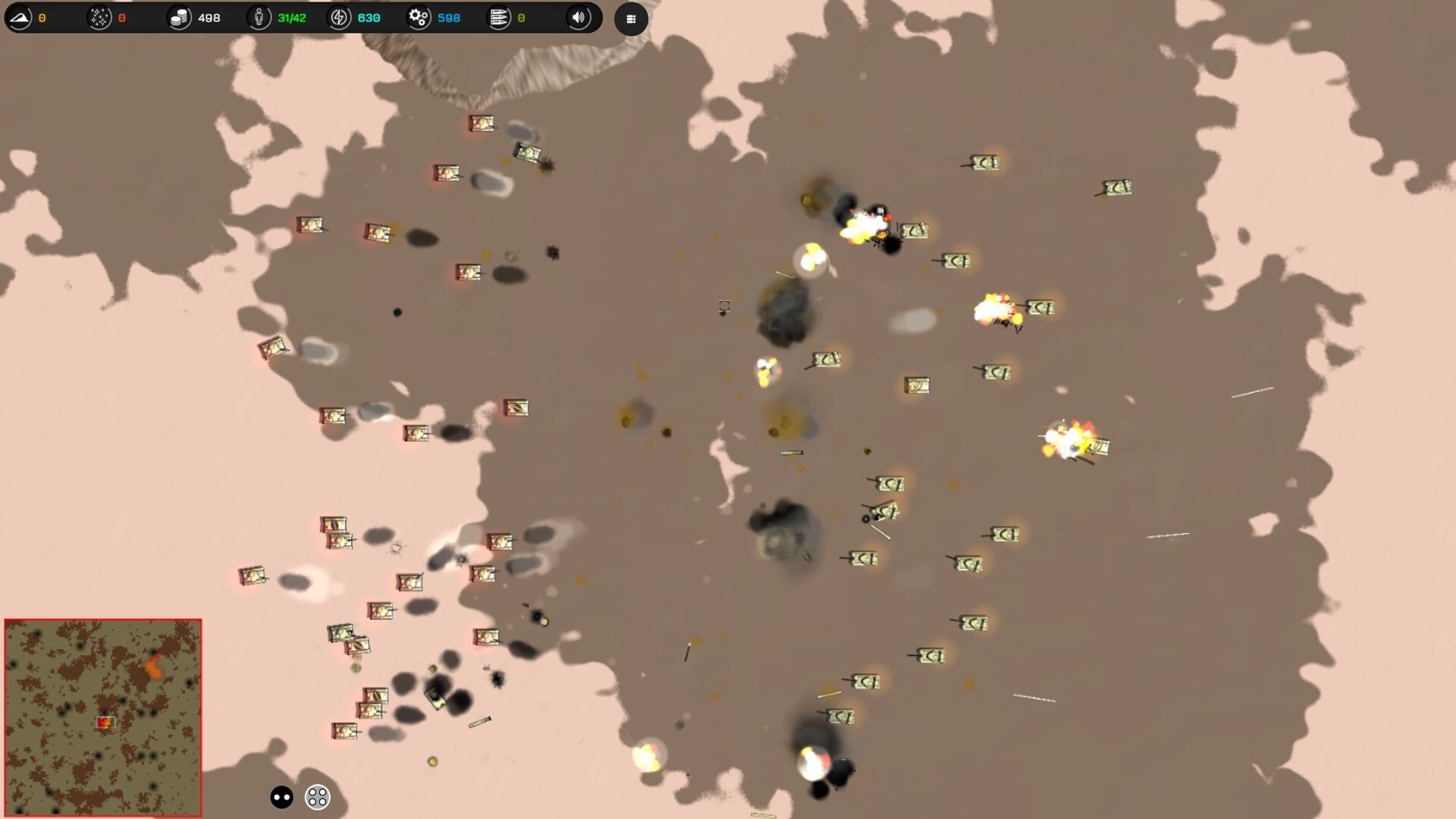Mute game audio with the speaker icon

578,17
